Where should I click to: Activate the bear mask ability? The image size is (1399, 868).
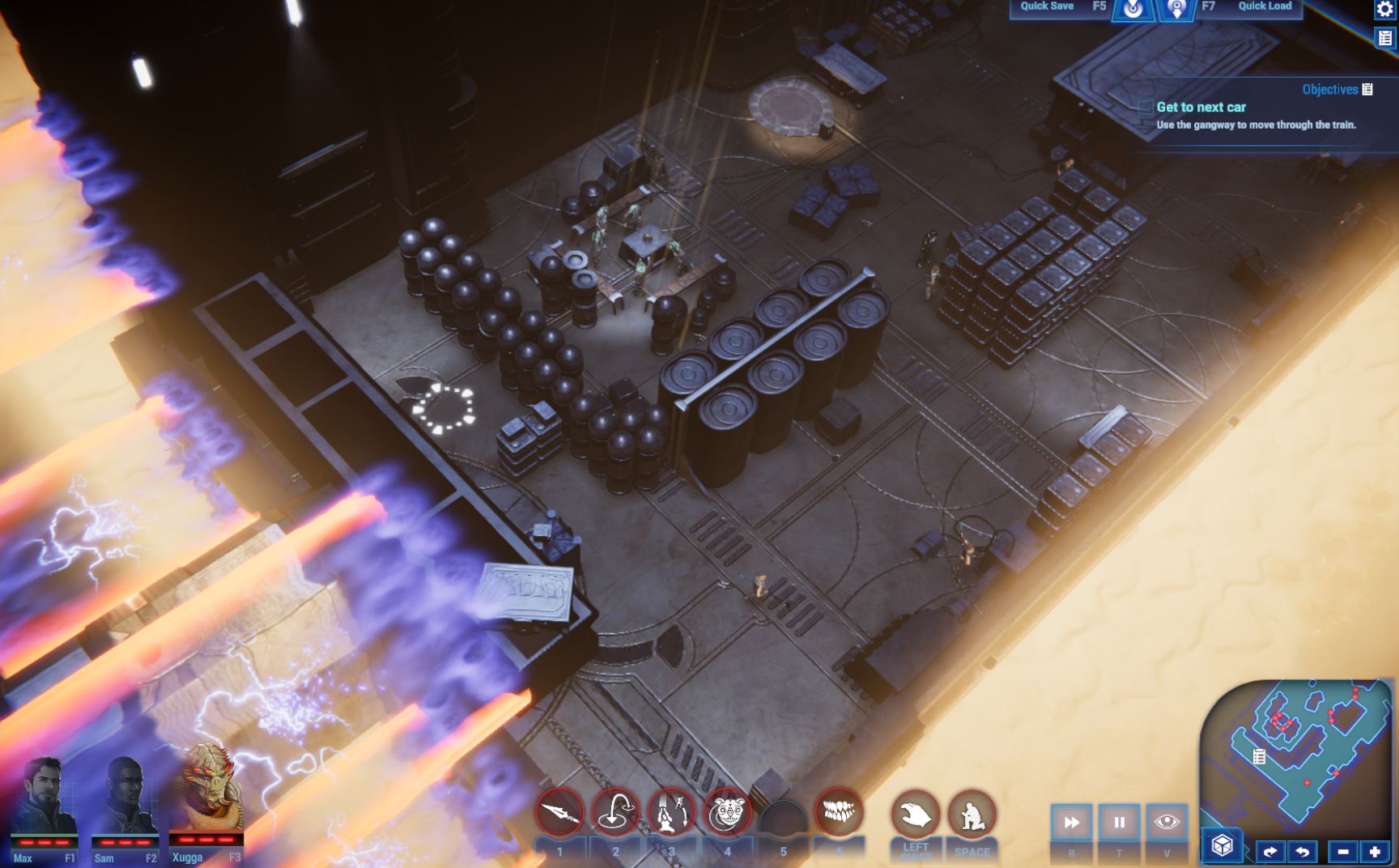coord(727,813)
